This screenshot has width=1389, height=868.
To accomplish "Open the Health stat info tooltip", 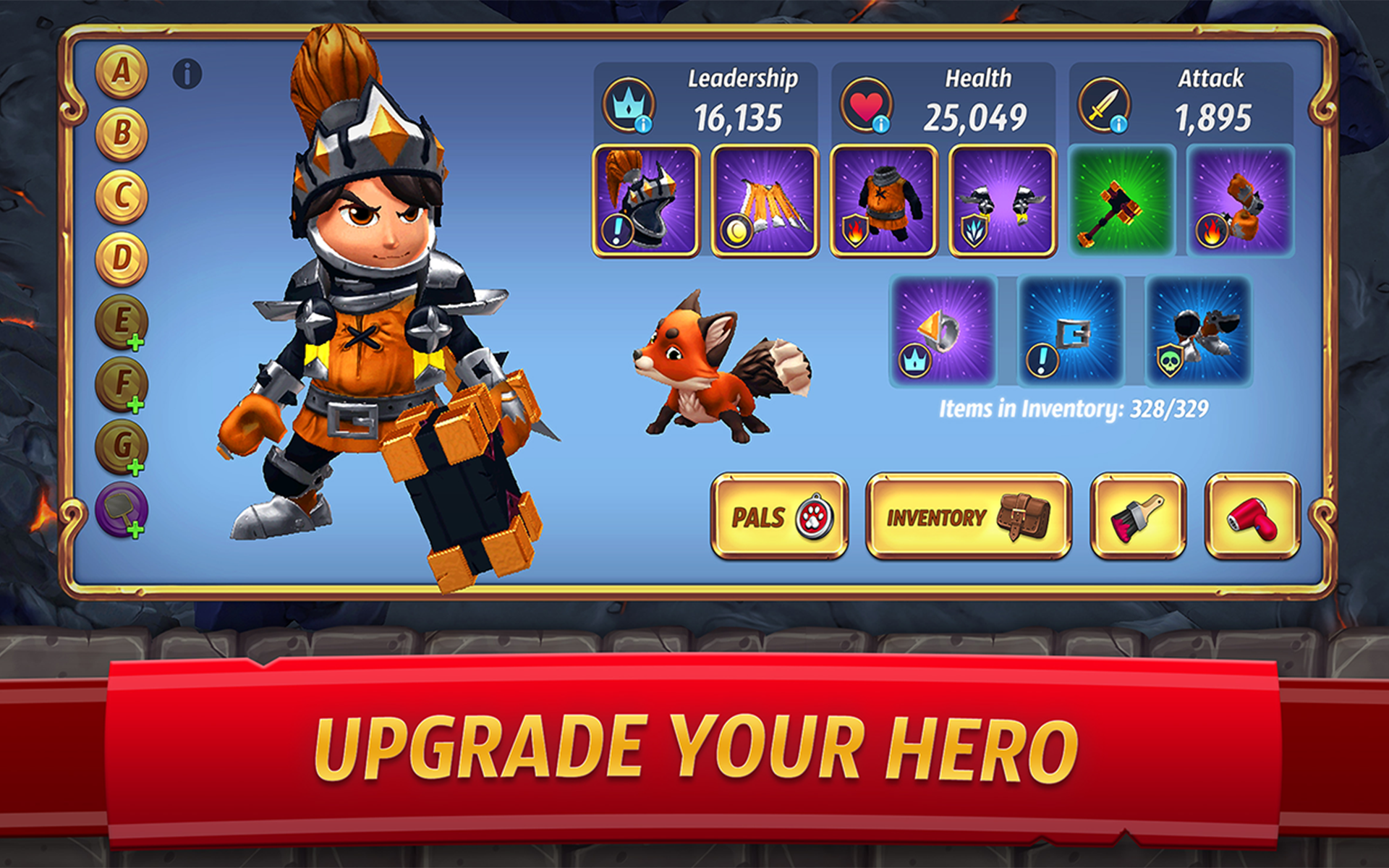I will tap(880, 123).
